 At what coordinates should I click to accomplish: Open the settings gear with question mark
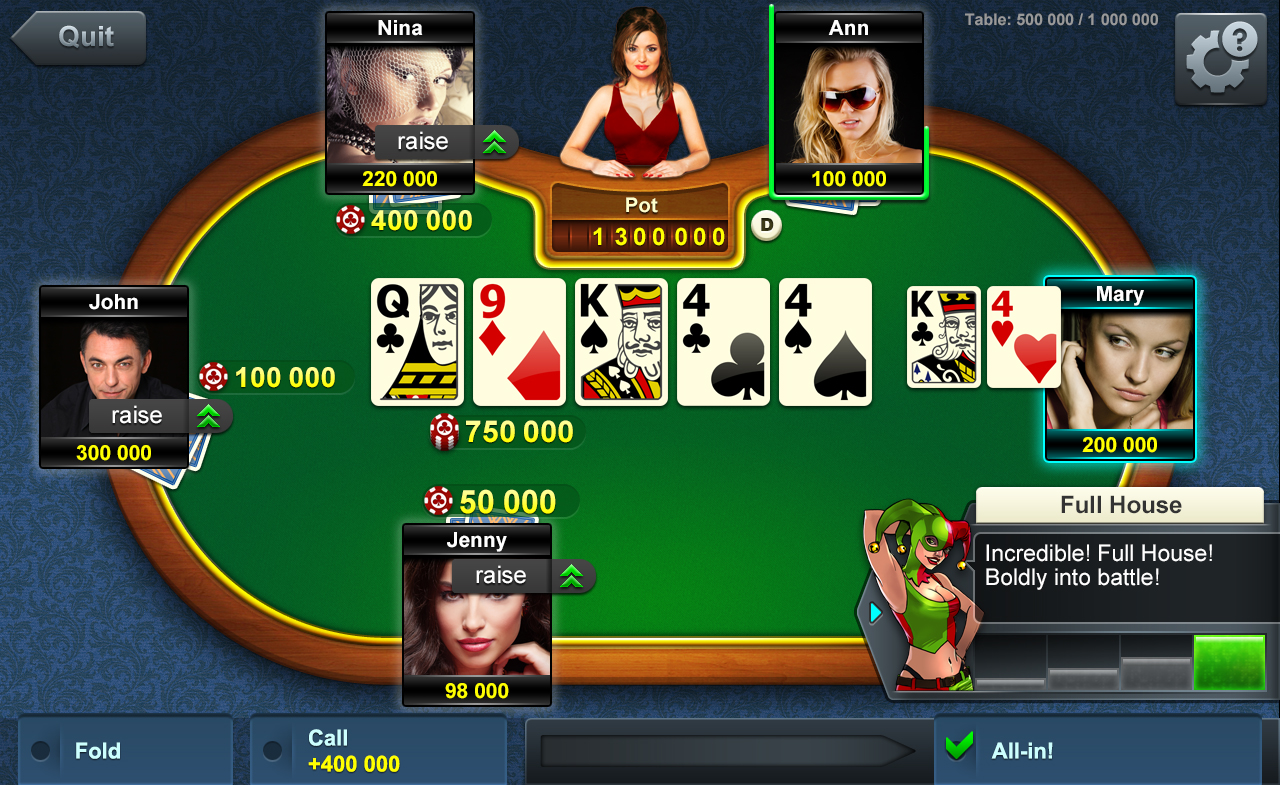(1219, 57)
